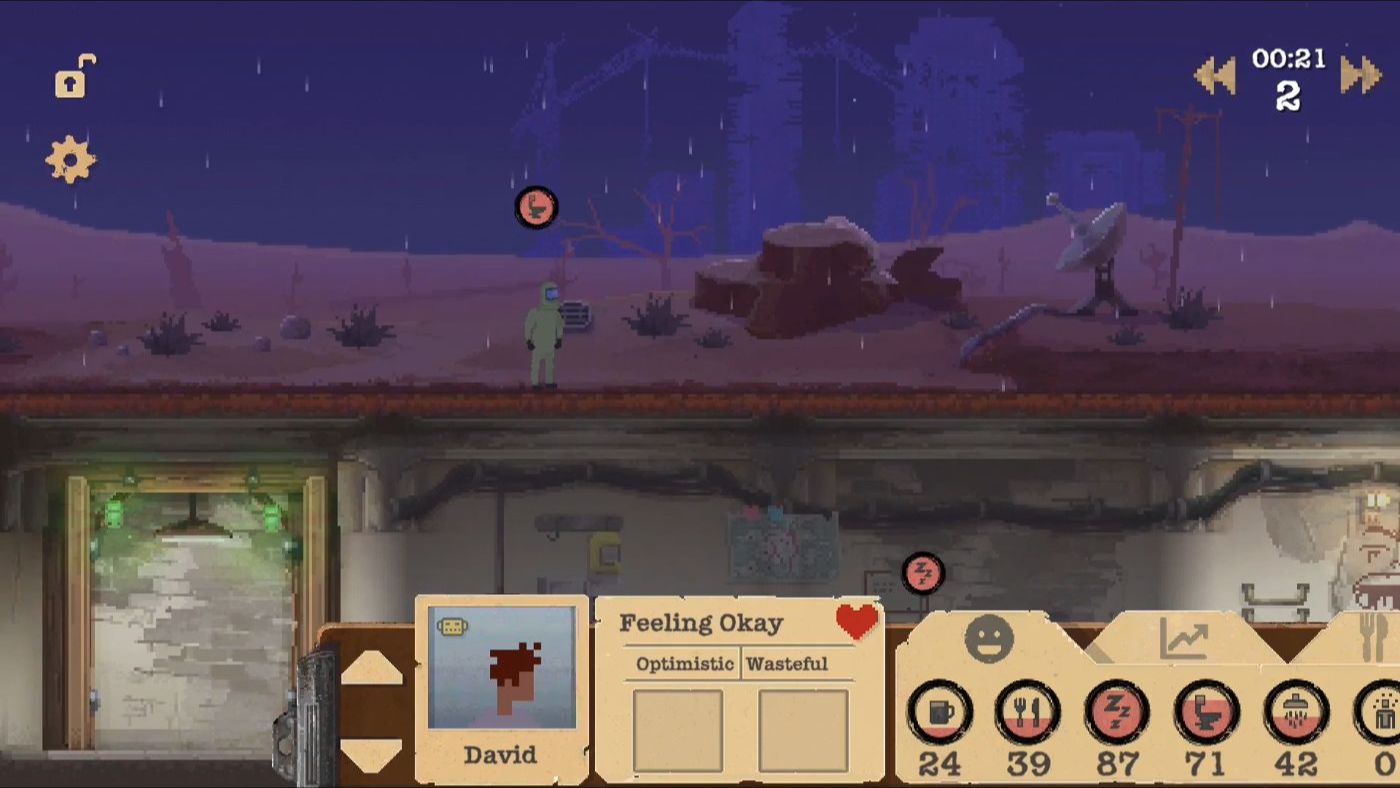Click the toilet thought bubble above the surface character
Image resolution: width=1400 pixels, height=788 pixels.
pos(536,210)
